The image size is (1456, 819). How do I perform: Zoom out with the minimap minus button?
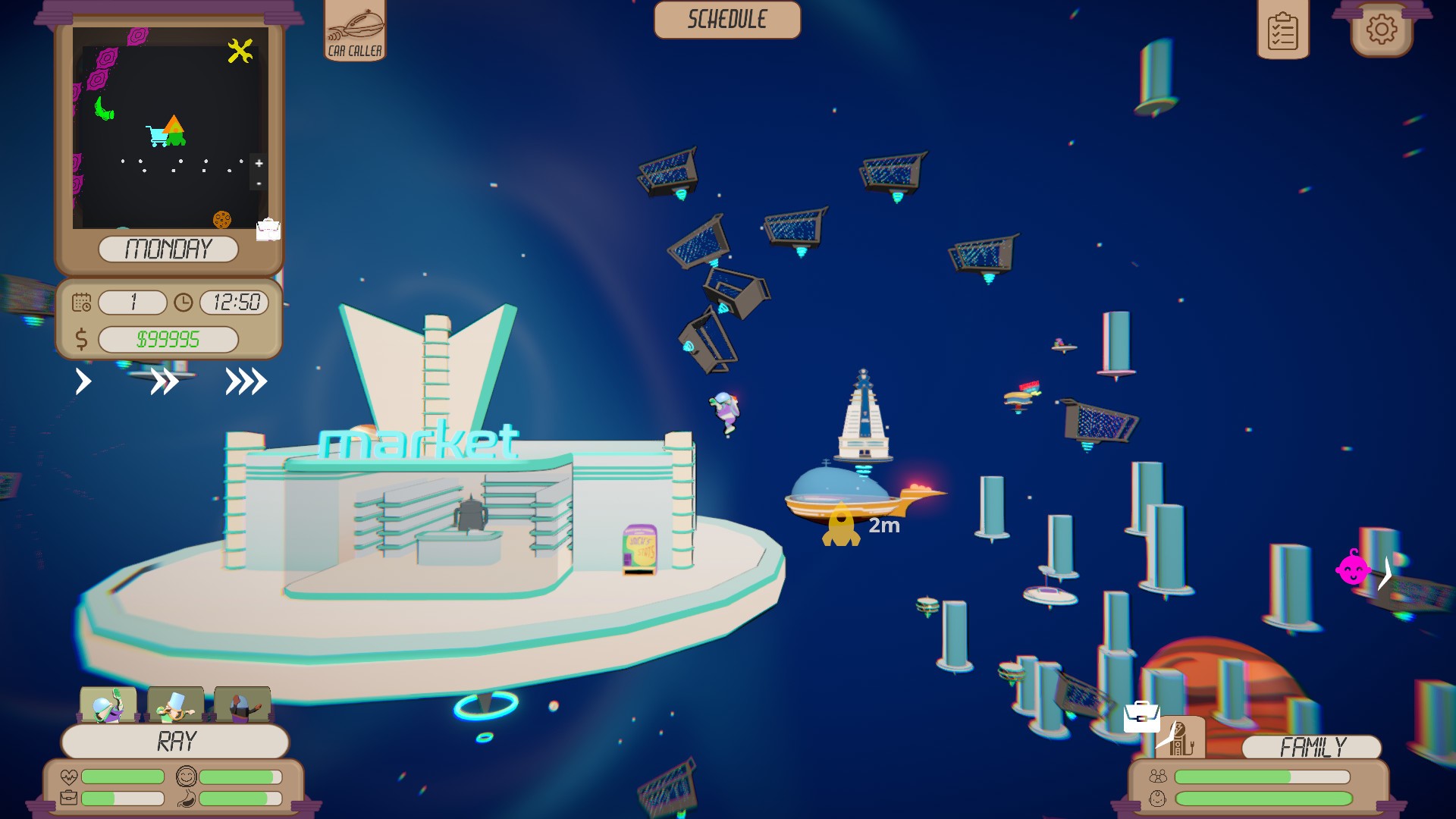(259, 184)
